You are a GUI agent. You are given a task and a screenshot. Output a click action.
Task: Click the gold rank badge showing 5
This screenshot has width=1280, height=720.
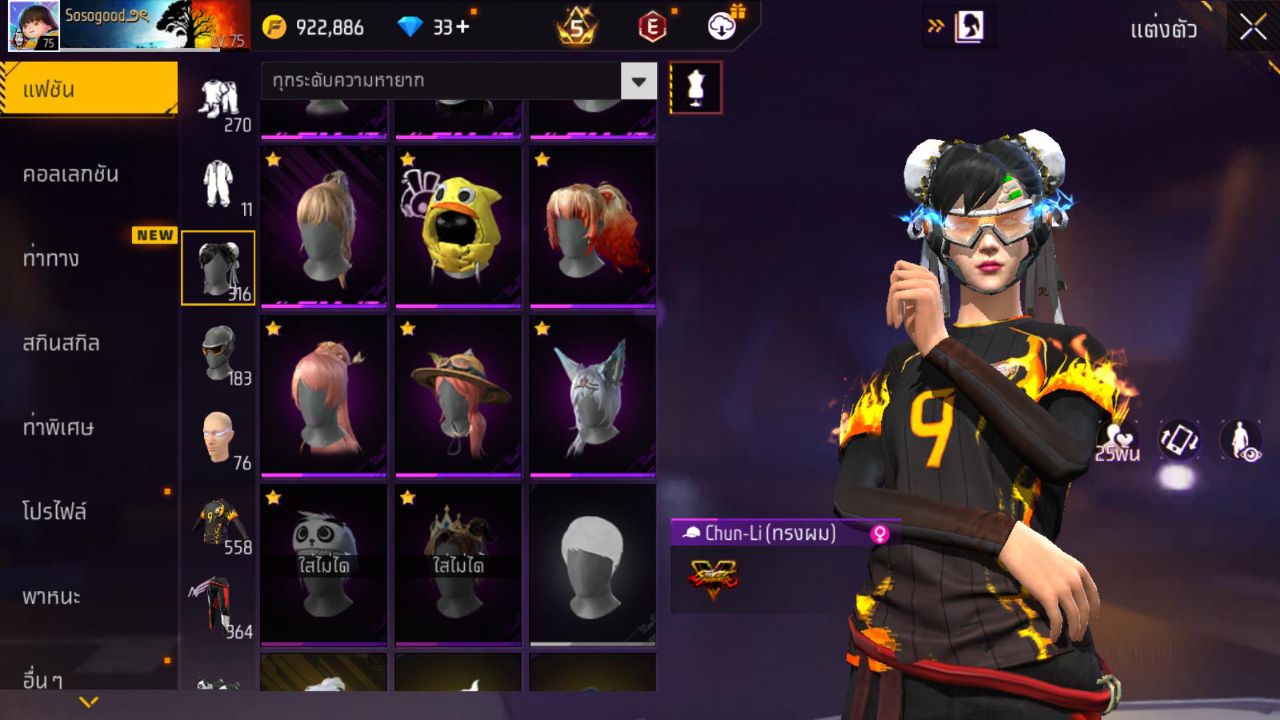576,27
